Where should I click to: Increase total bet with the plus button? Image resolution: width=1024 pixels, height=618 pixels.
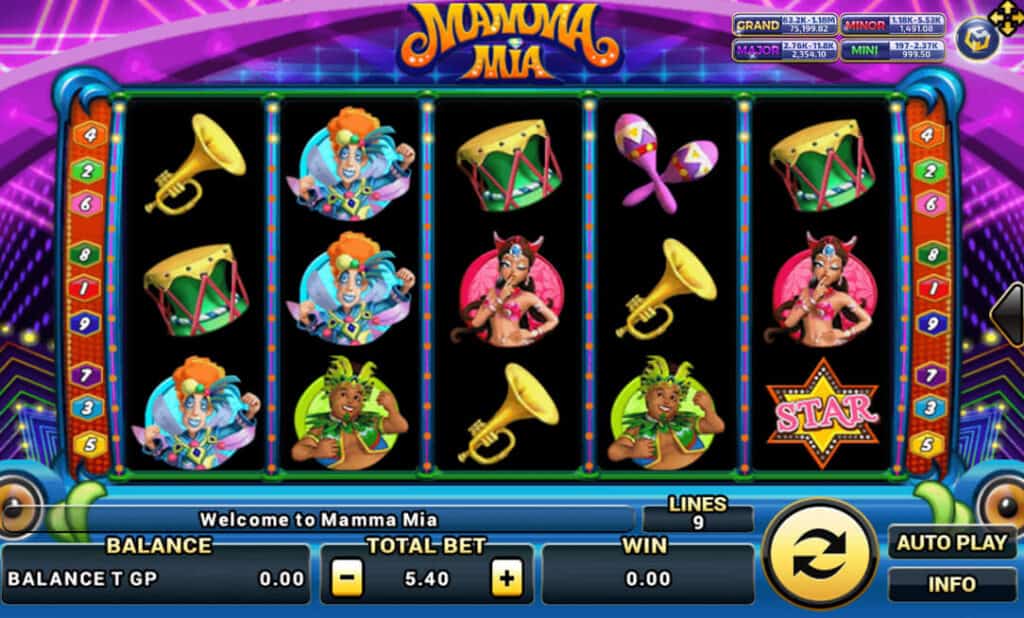click(x=507, y=578)
